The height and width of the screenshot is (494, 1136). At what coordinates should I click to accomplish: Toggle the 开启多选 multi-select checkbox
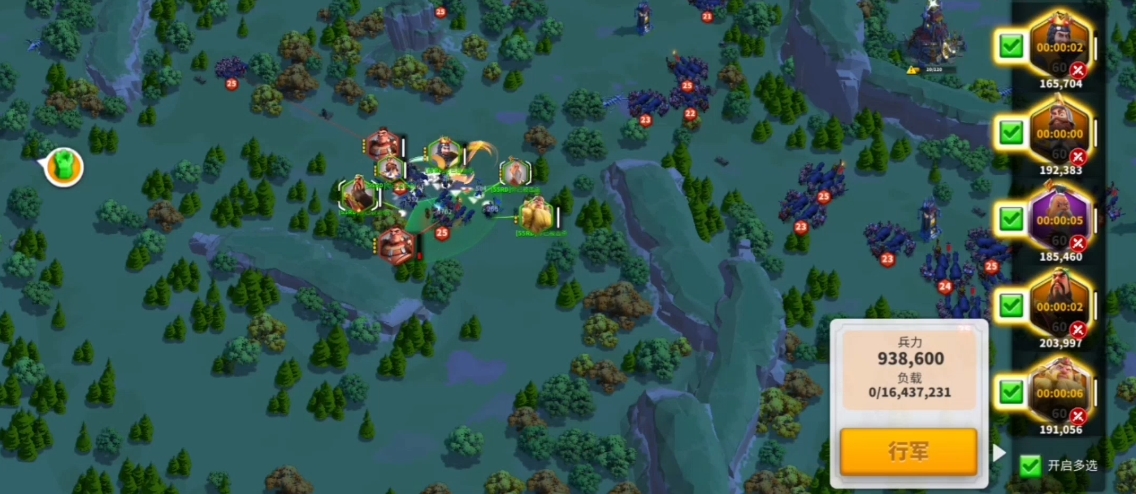tap(1030, 465)
